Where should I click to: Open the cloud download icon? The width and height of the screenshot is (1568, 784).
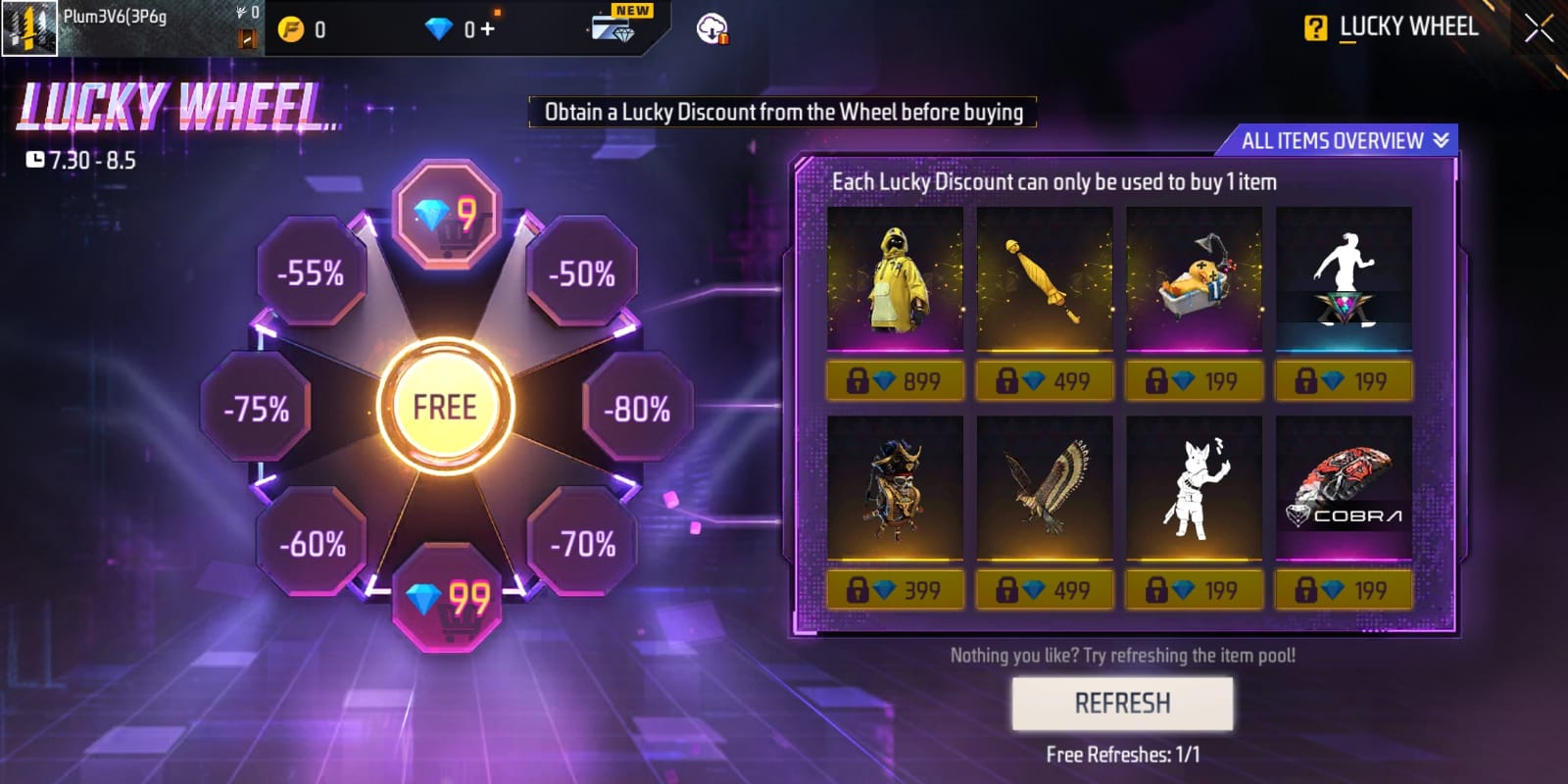[712, 29]
